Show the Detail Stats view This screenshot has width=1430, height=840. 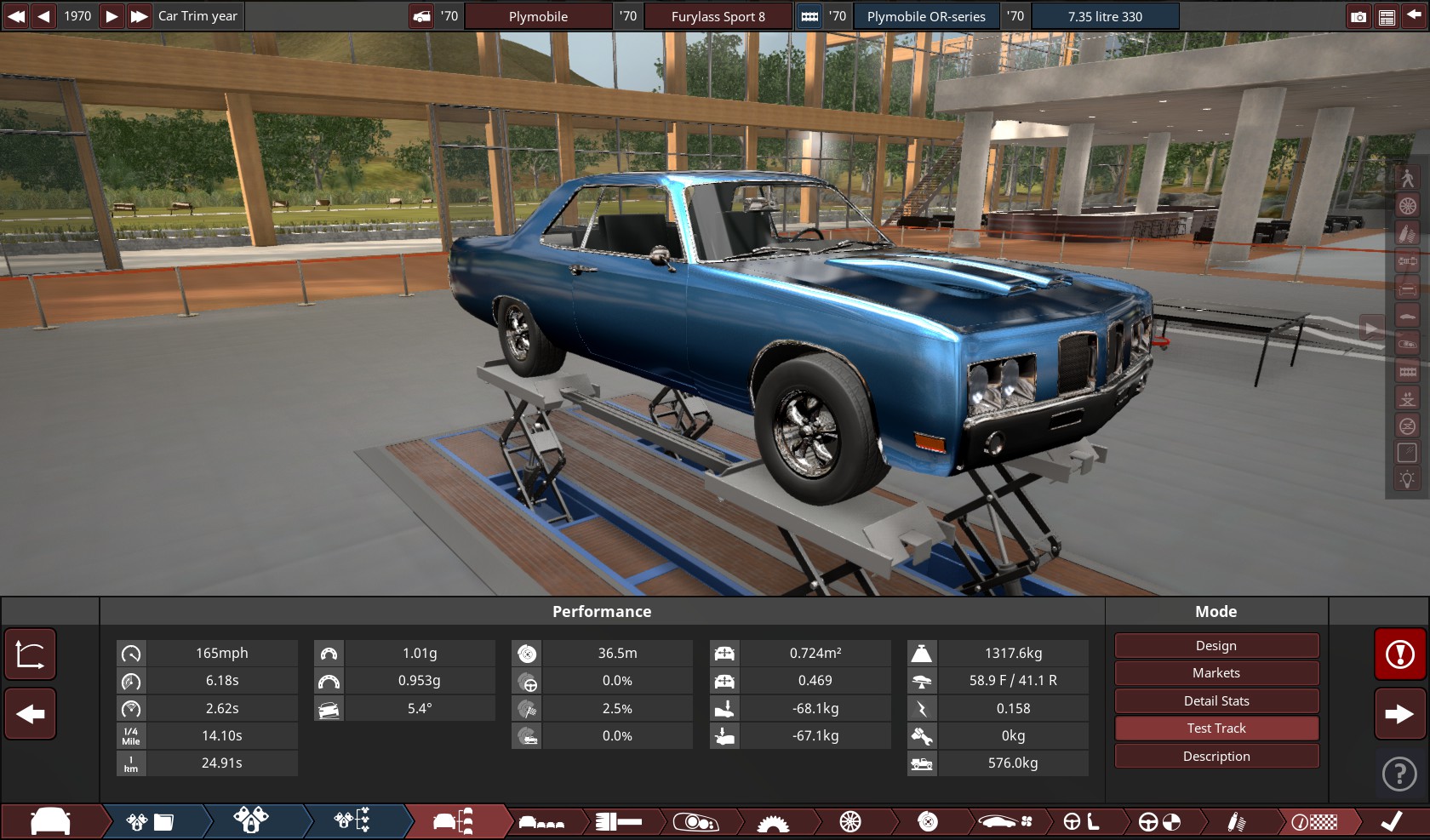point(1216,701)
